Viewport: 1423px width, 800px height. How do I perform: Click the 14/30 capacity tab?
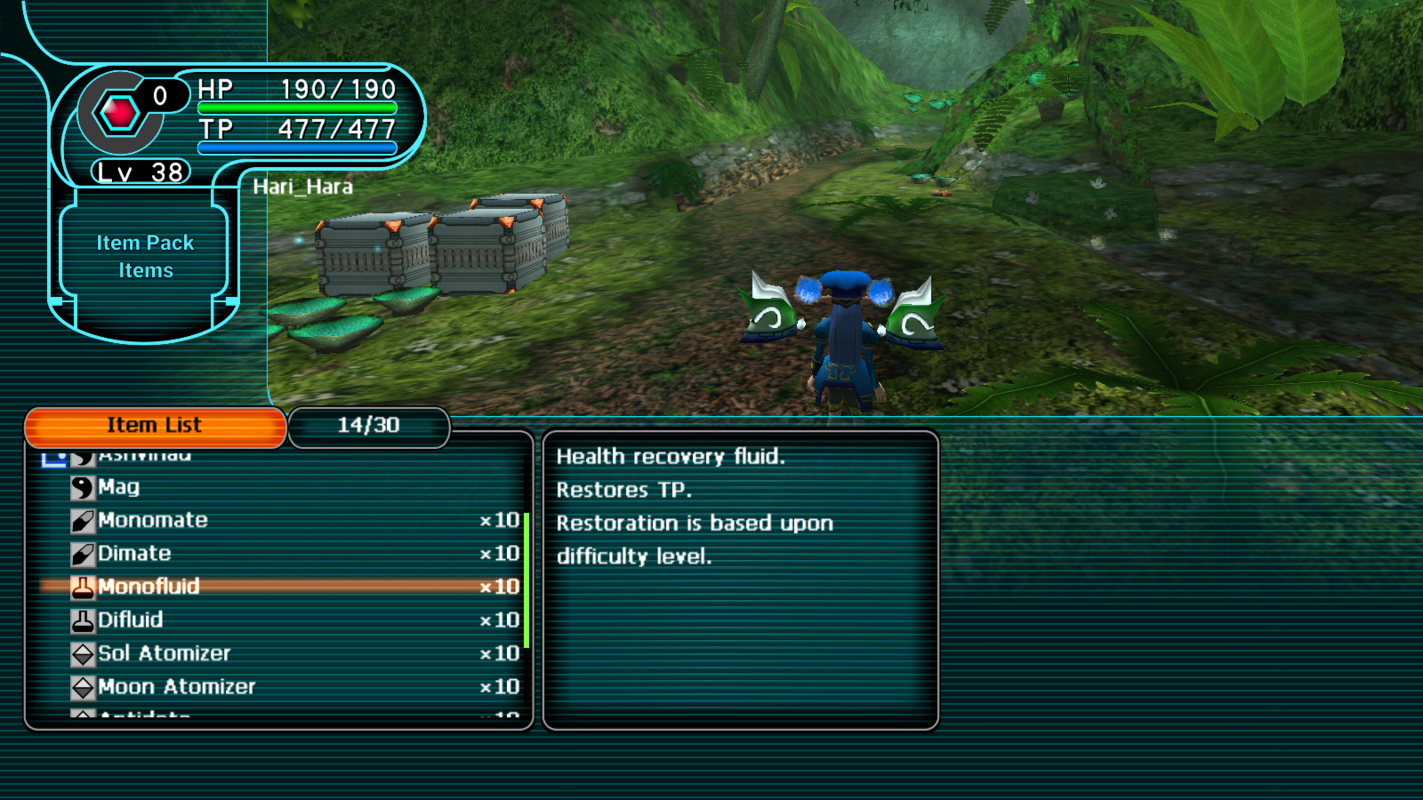369,427
